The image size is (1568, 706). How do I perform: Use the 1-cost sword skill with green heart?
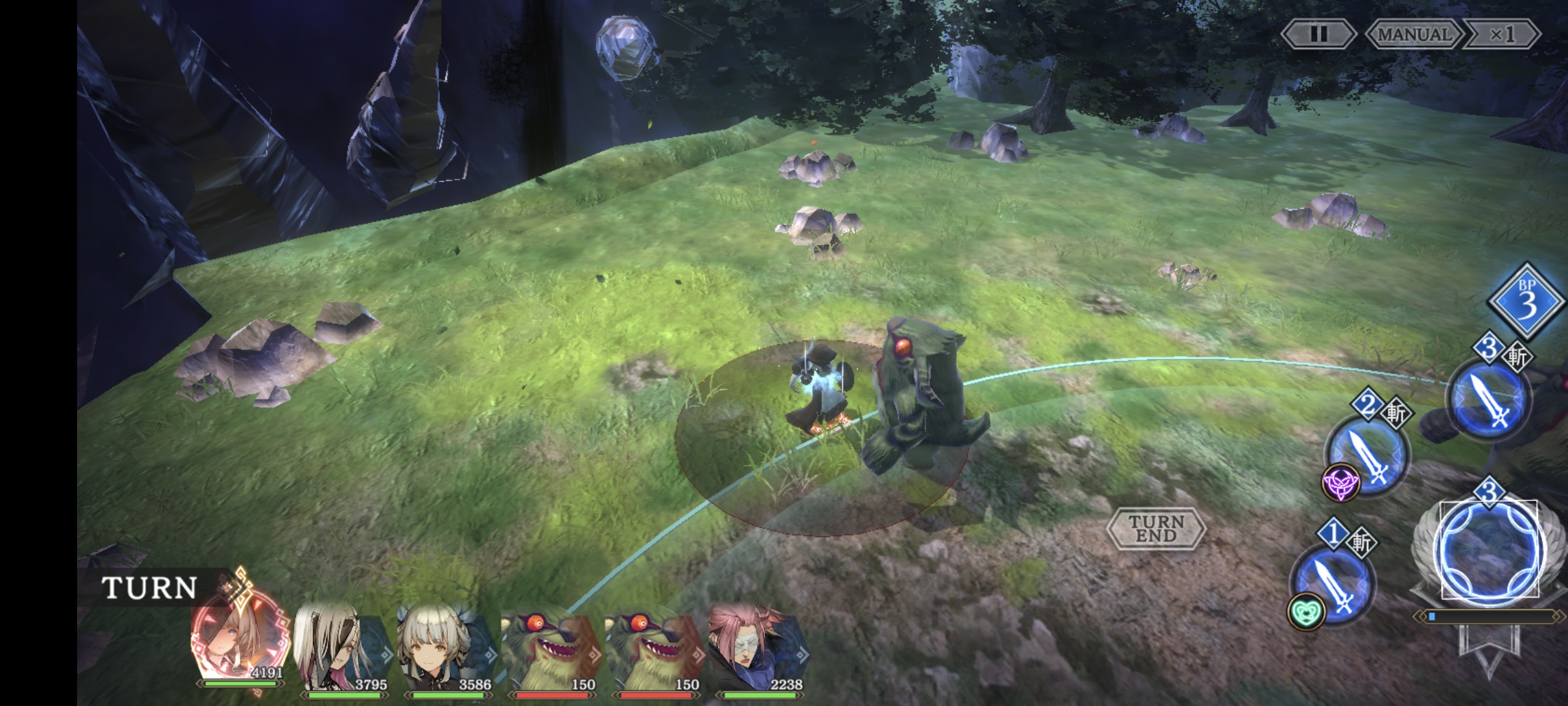(1333, 584)
